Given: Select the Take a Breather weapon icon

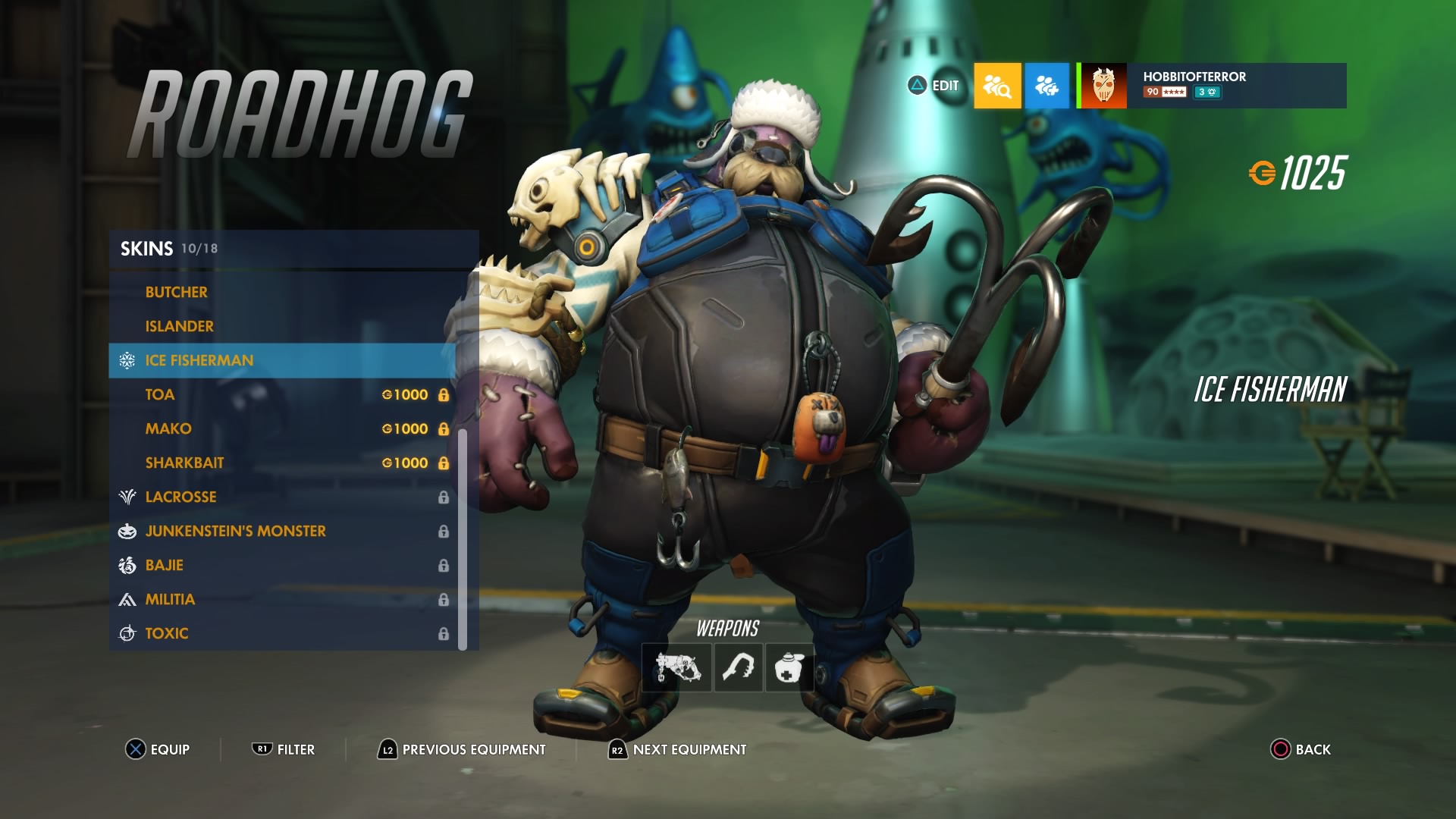Looking at the screenshot, I should [789, 667].
